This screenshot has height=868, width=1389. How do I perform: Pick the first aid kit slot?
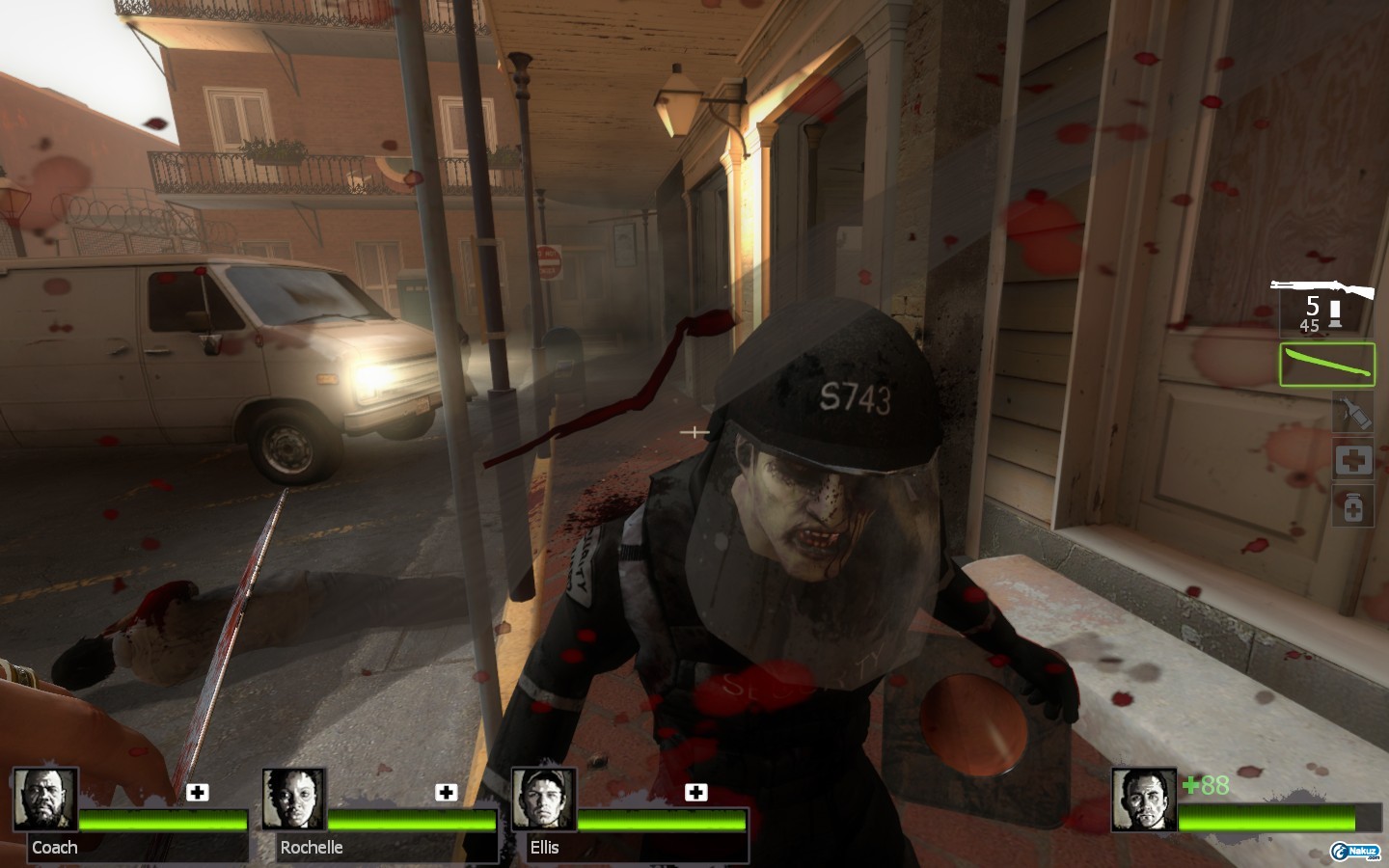[1352, 460]
